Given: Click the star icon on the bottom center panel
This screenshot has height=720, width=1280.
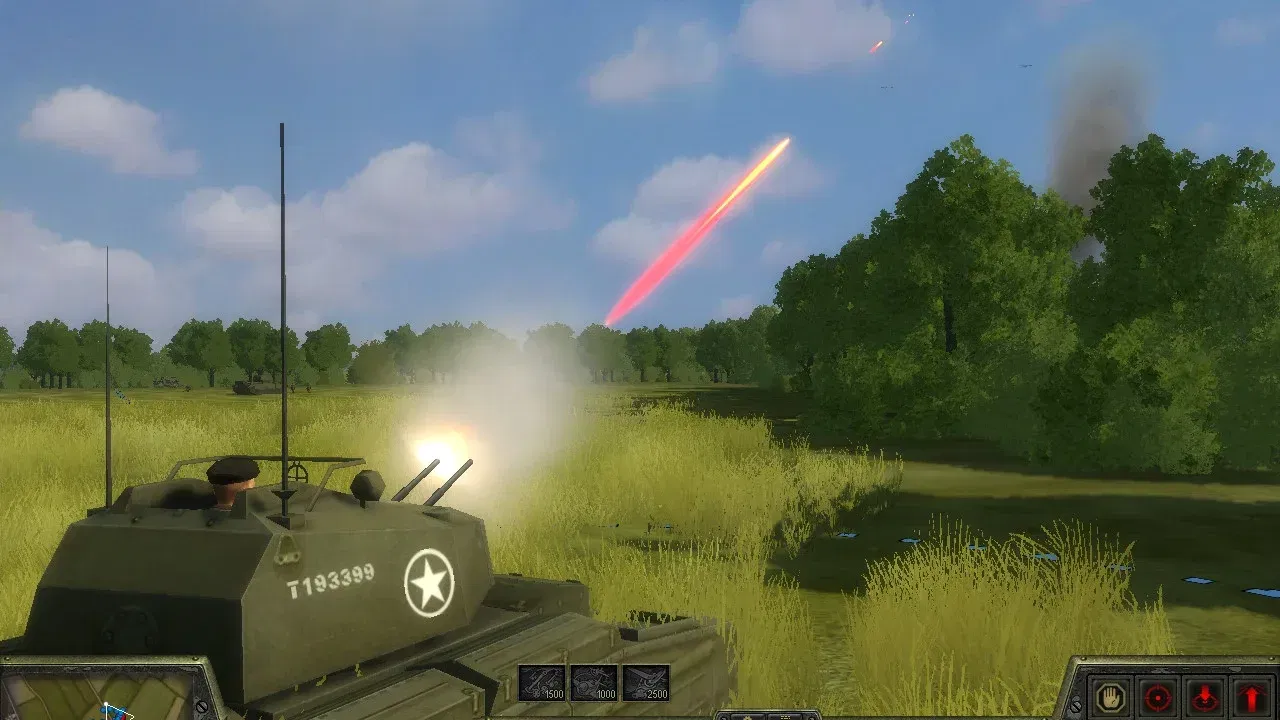Looking at the screenshot, I should tap(747, 717).
